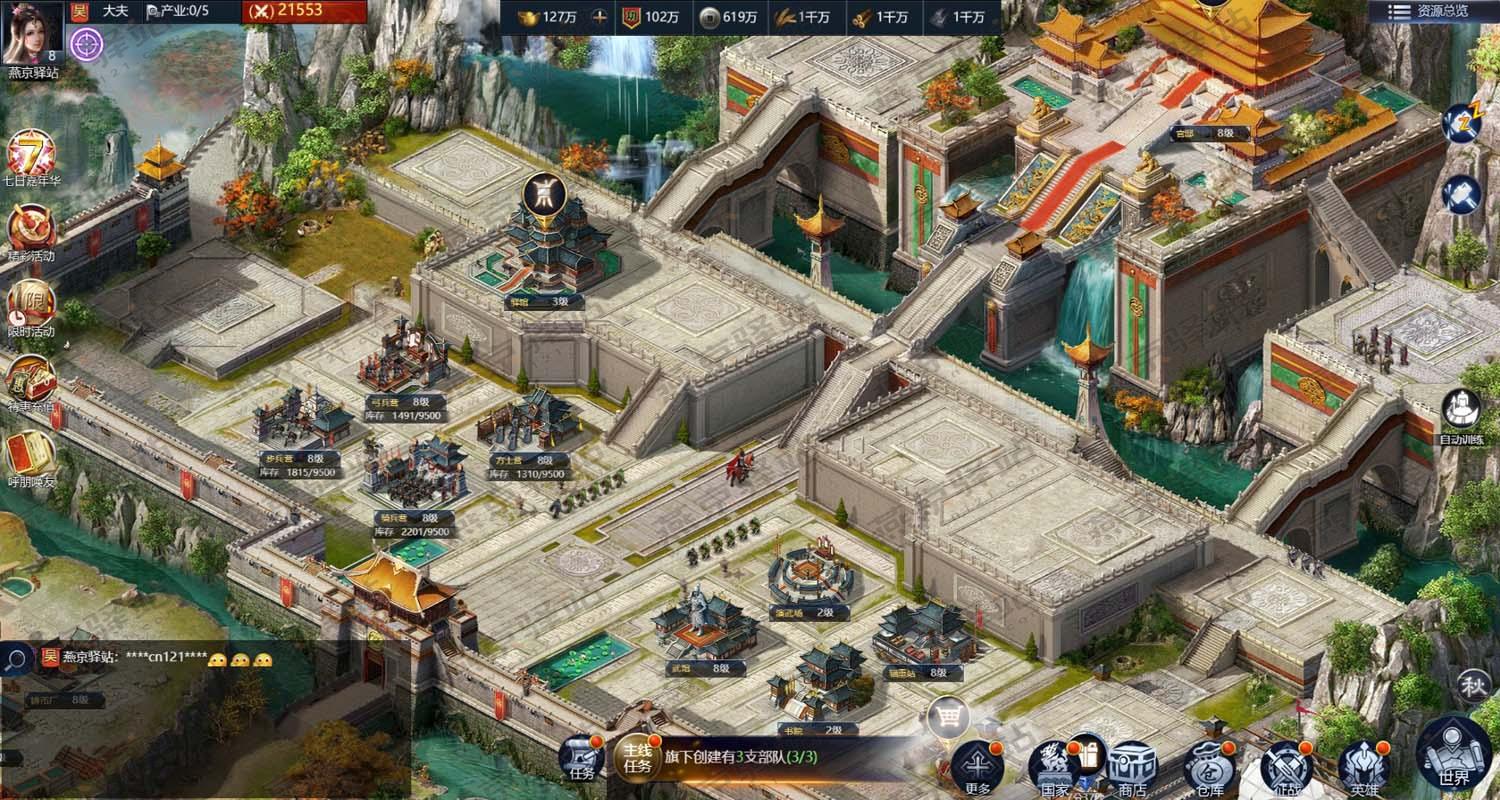
Task: Open the 资源总览 resource overview
Action: 1433,11
